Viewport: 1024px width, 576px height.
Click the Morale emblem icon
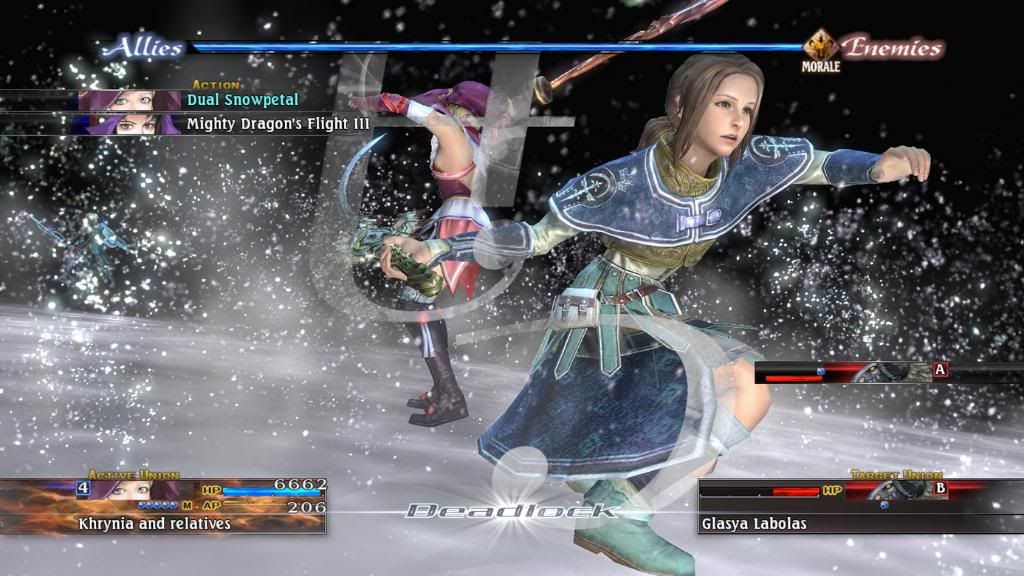[820, 47]
